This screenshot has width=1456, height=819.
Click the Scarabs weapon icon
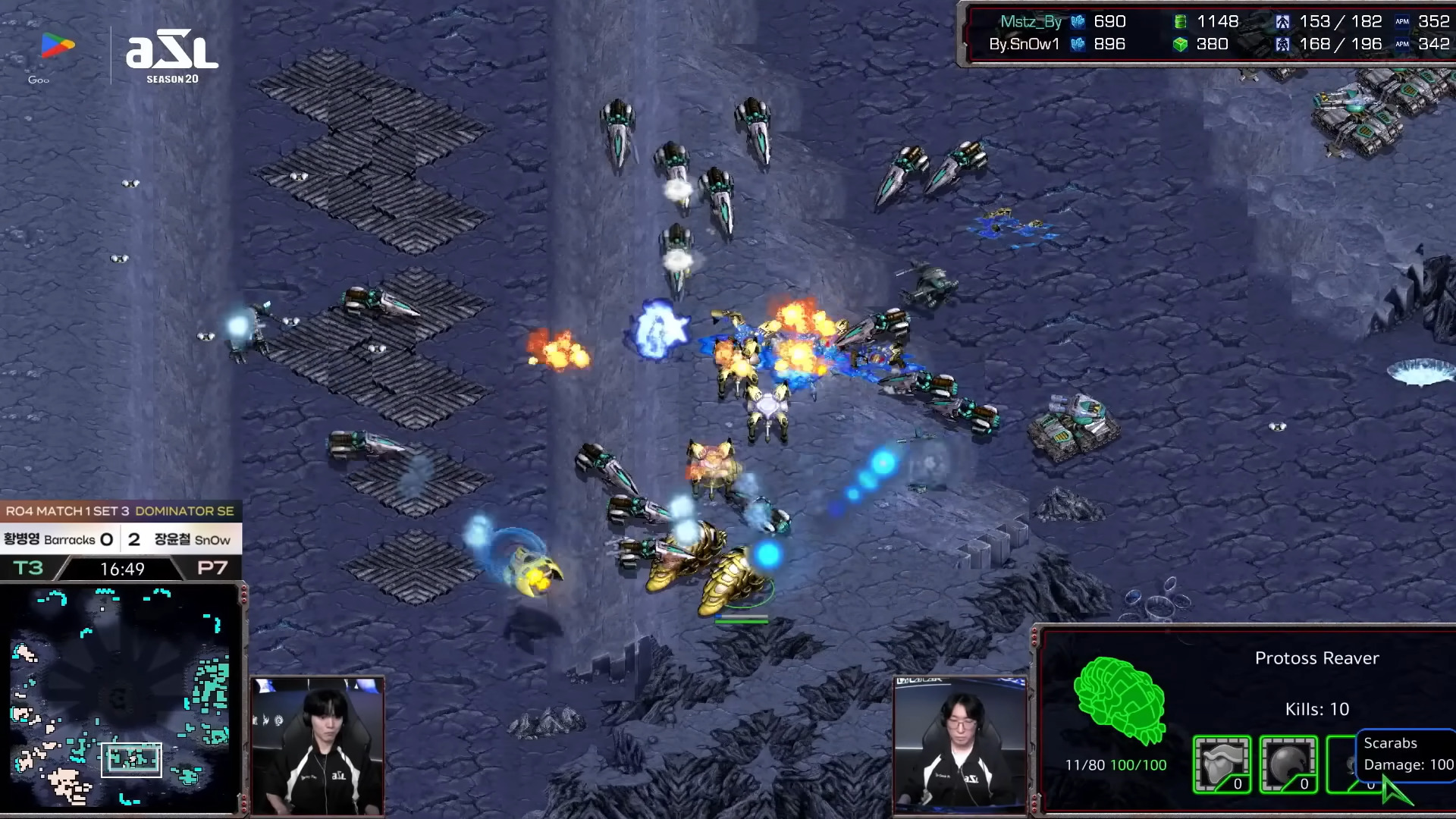coord(1342,764)
